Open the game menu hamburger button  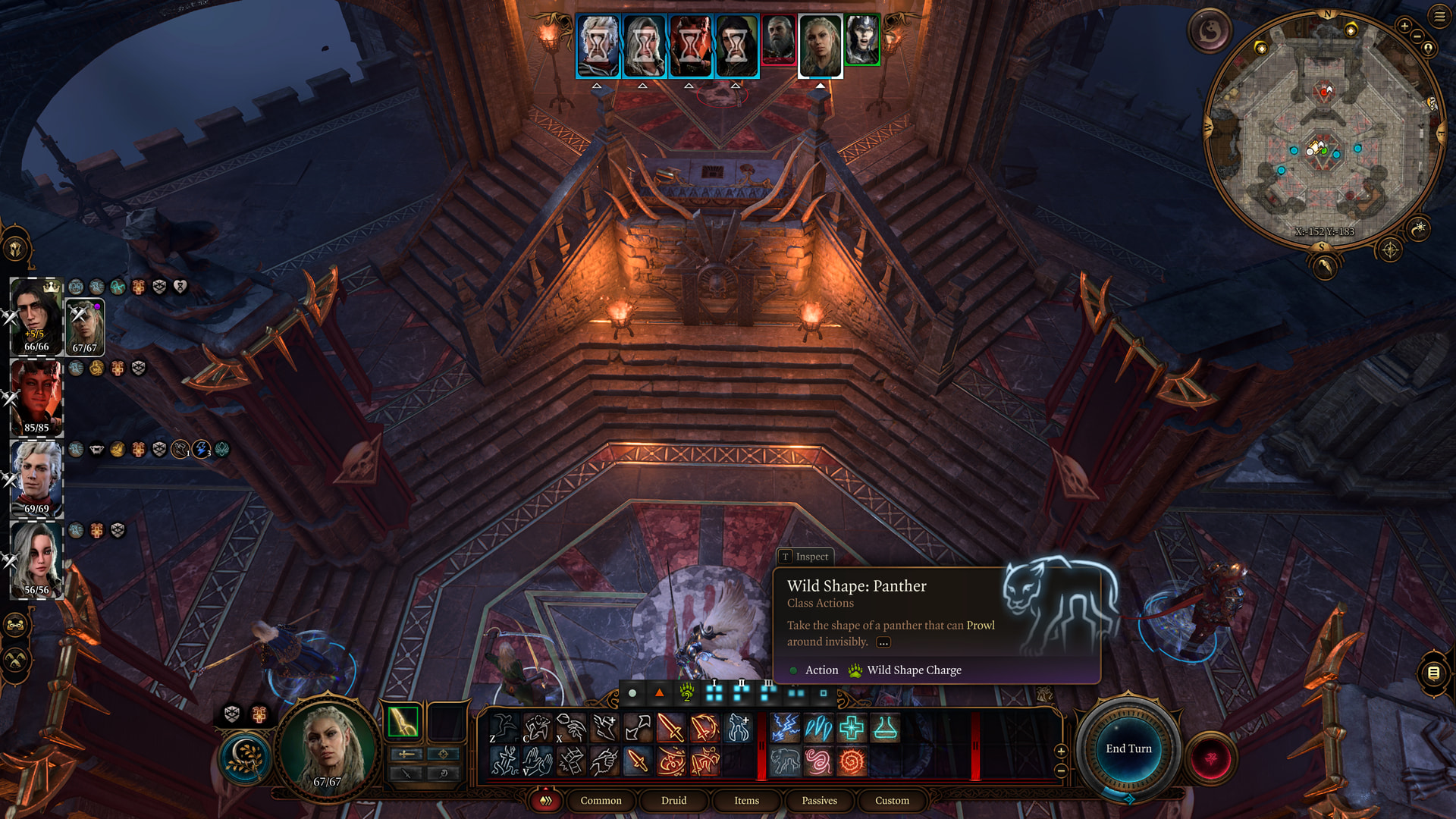(1439, 16)
